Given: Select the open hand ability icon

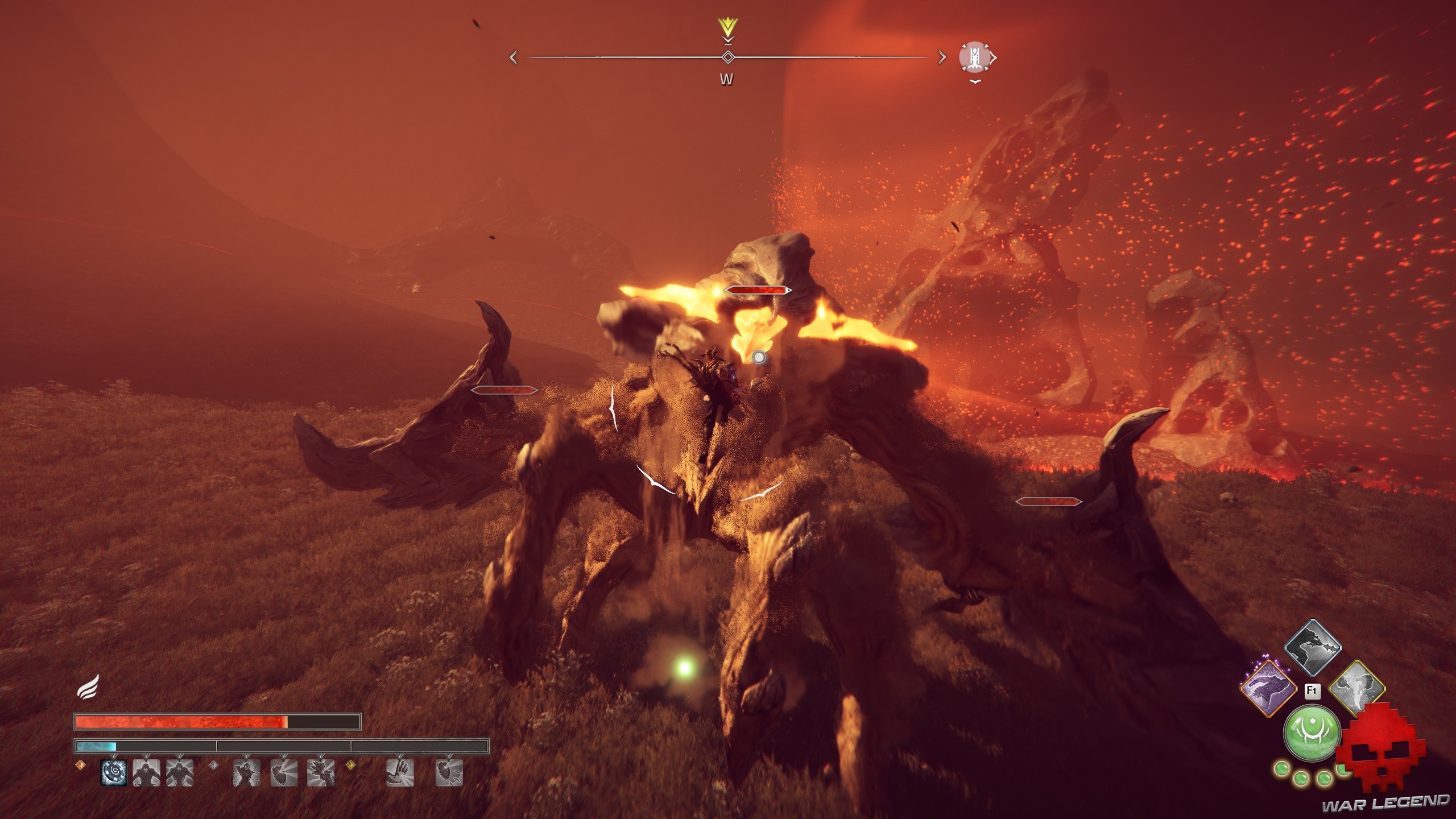Looking at the screenshot, I should click(x=400, y=773).
